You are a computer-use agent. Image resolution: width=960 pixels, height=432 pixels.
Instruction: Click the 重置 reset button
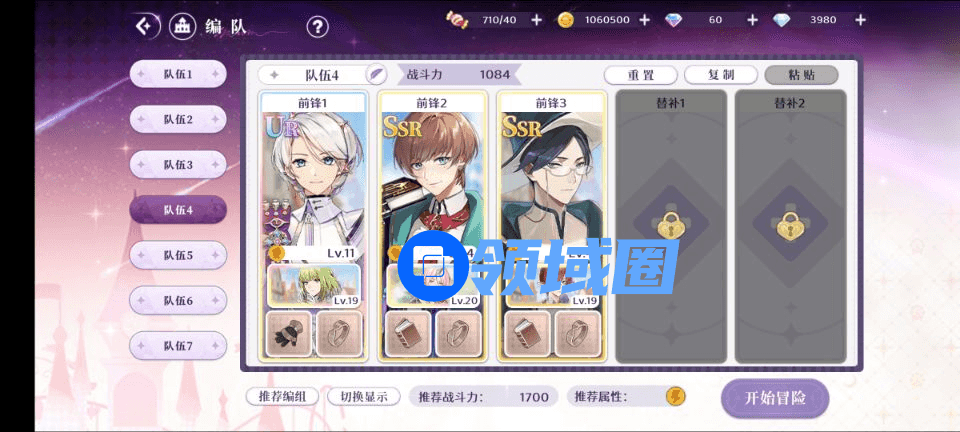(x=641, y=75)
